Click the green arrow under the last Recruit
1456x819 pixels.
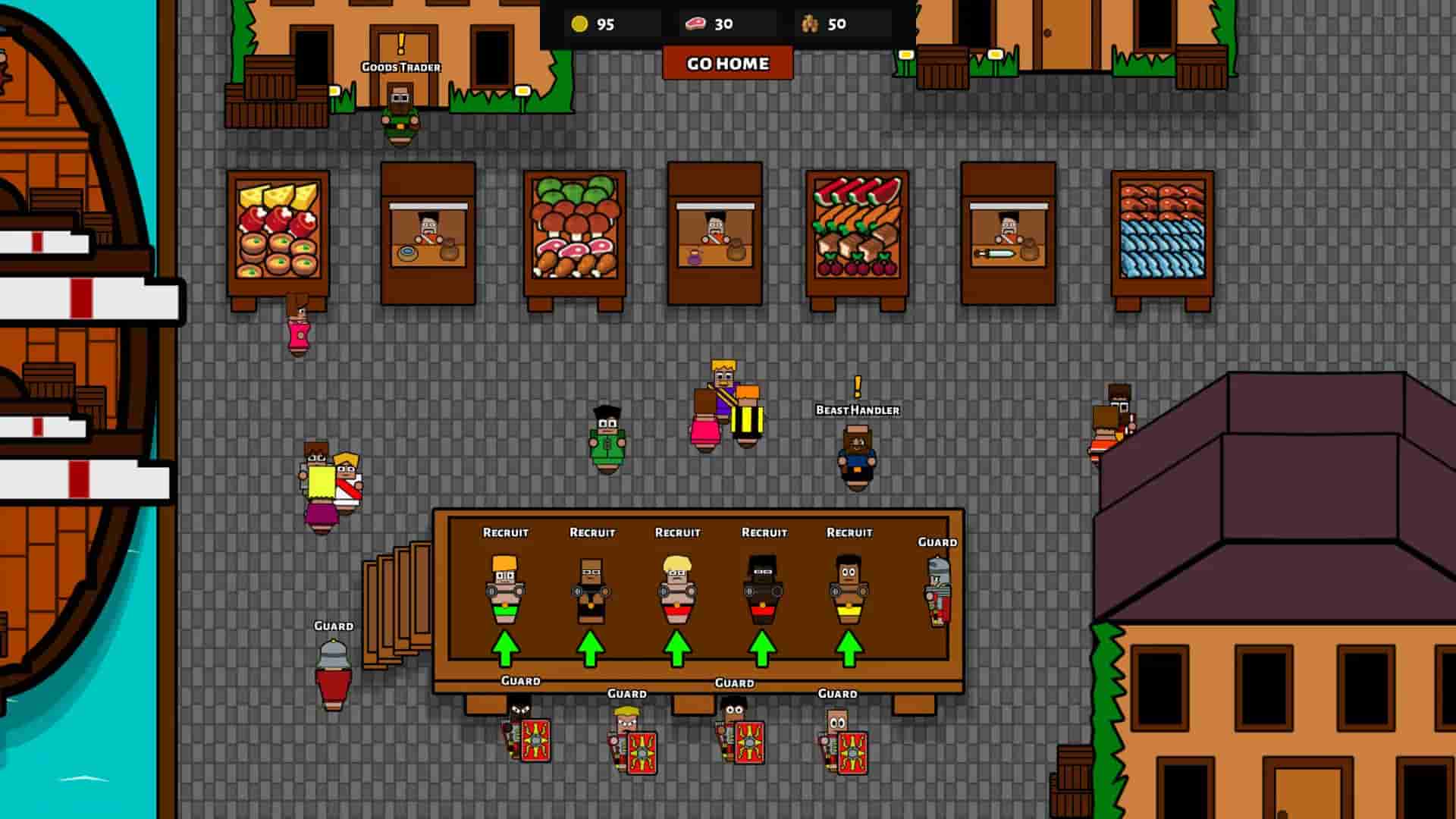point(849,648)
